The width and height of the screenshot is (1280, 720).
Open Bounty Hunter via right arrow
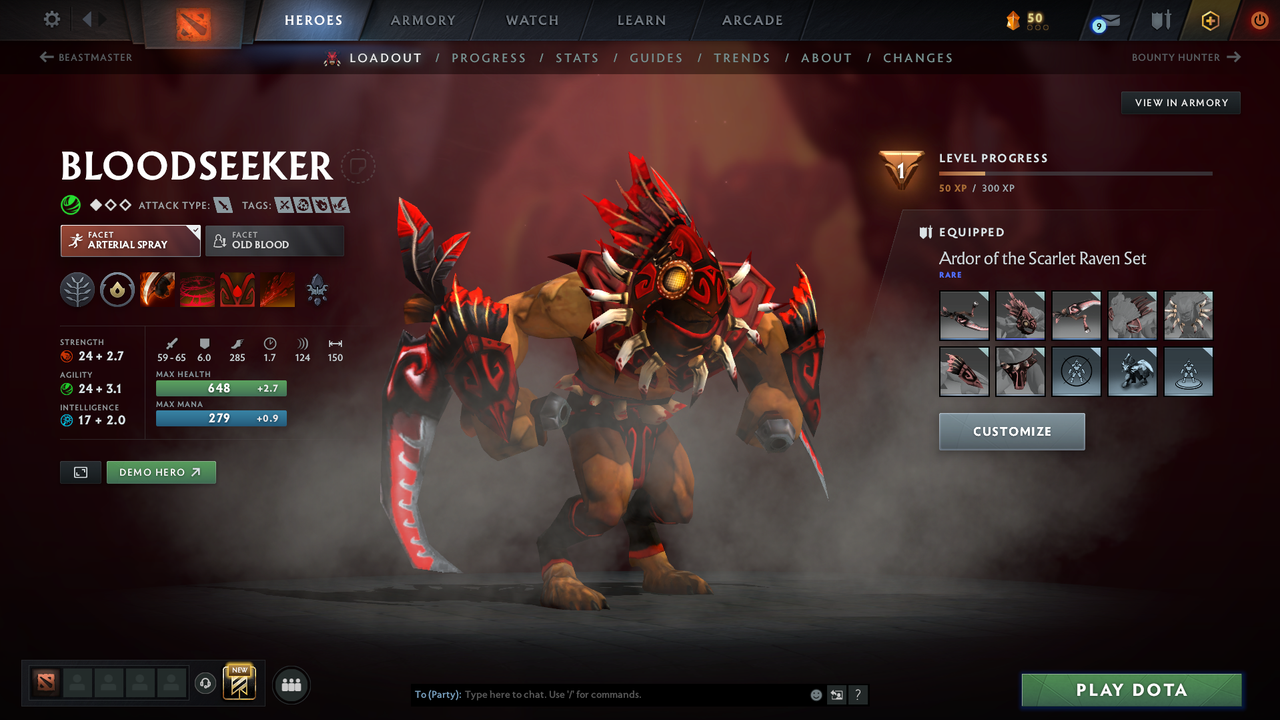1234,57
